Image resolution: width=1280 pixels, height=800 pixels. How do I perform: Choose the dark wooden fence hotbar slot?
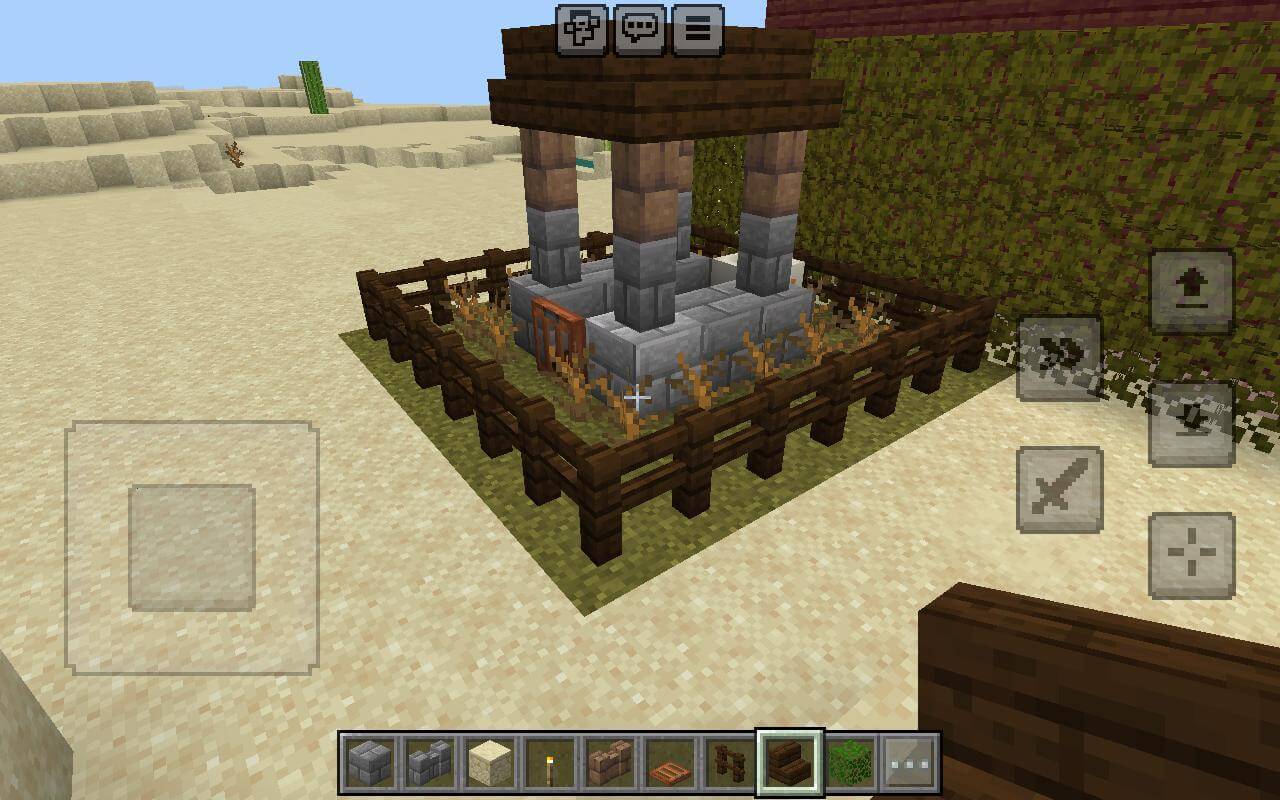tap(730, 763)
